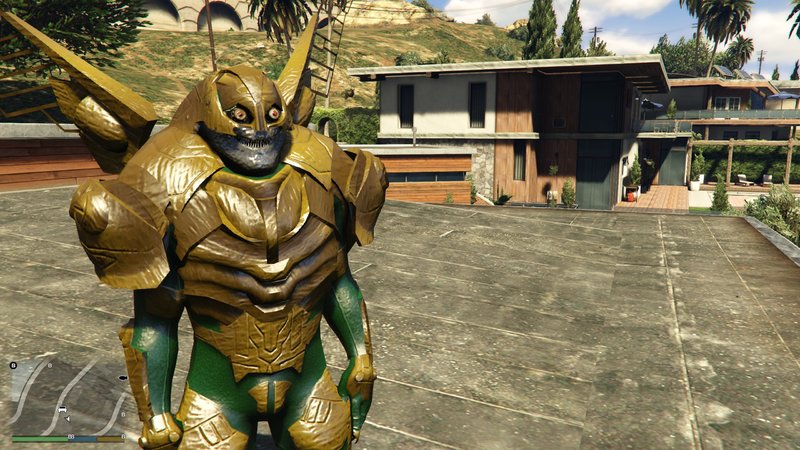This screenshot has height=450, width=800.
Task: Select the black circle blip on minimap
Action: (x=13, y=366)
